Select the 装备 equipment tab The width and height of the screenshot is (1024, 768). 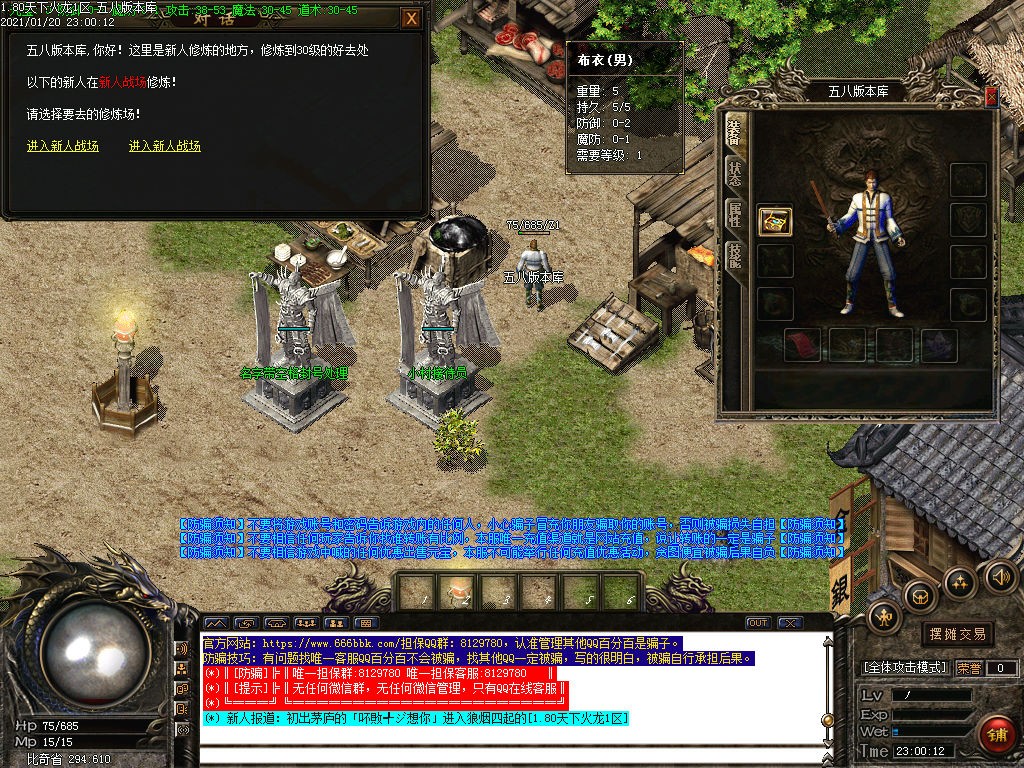coord(733,132)
